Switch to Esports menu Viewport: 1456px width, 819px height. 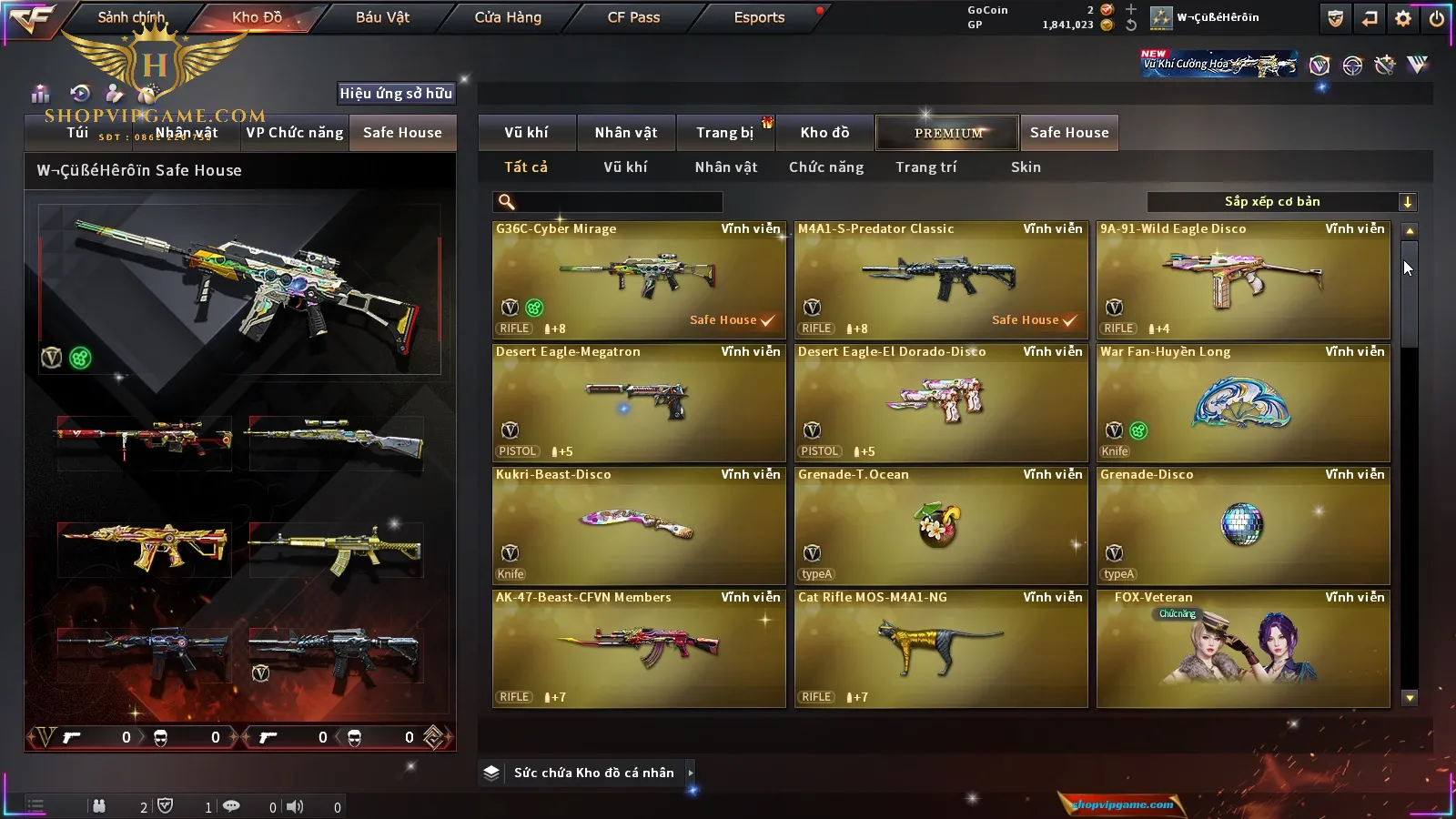click(759, 17)
